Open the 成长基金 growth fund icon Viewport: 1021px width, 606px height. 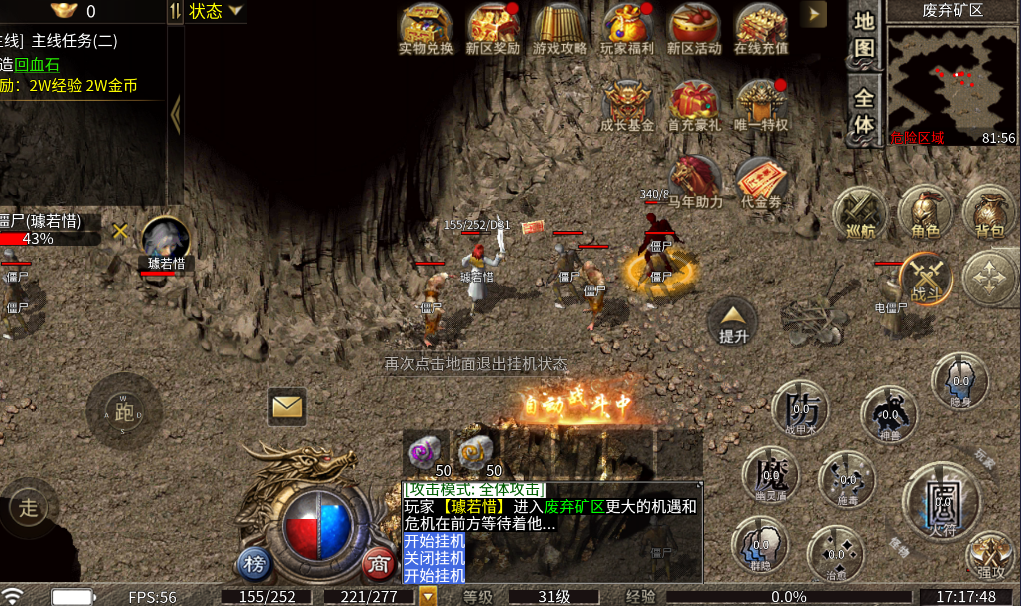(x=627, y=104)
